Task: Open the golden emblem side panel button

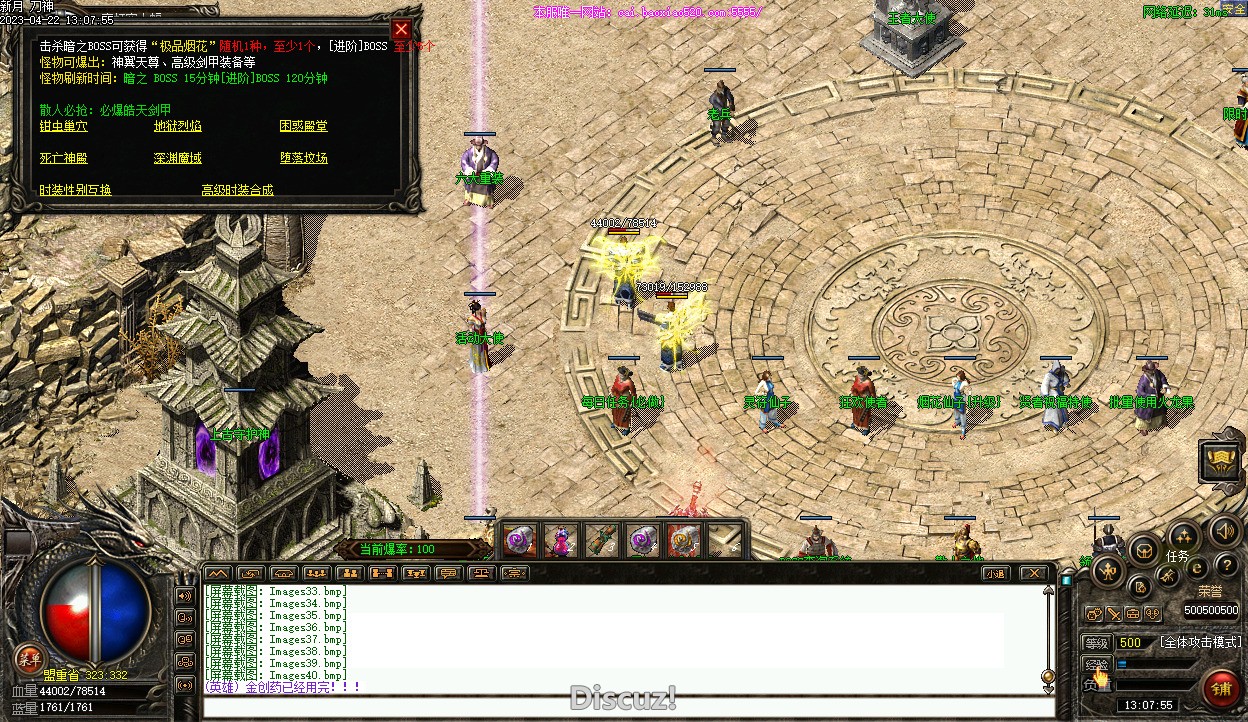Action: 1220,461
